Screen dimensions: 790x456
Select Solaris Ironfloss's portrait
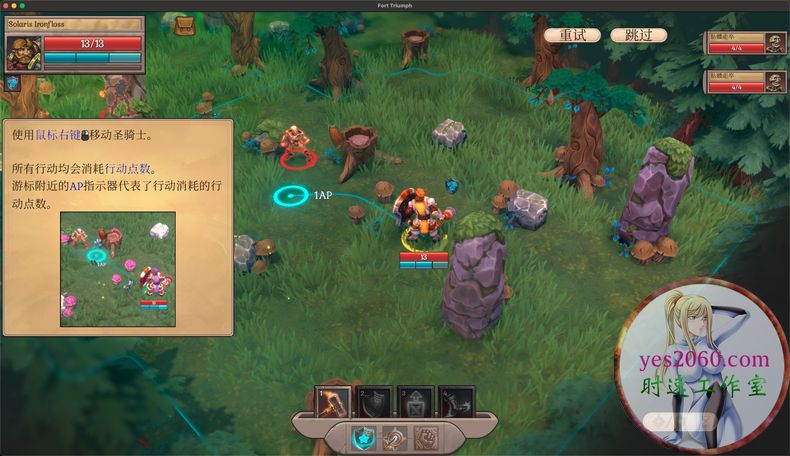click(23, 53)
